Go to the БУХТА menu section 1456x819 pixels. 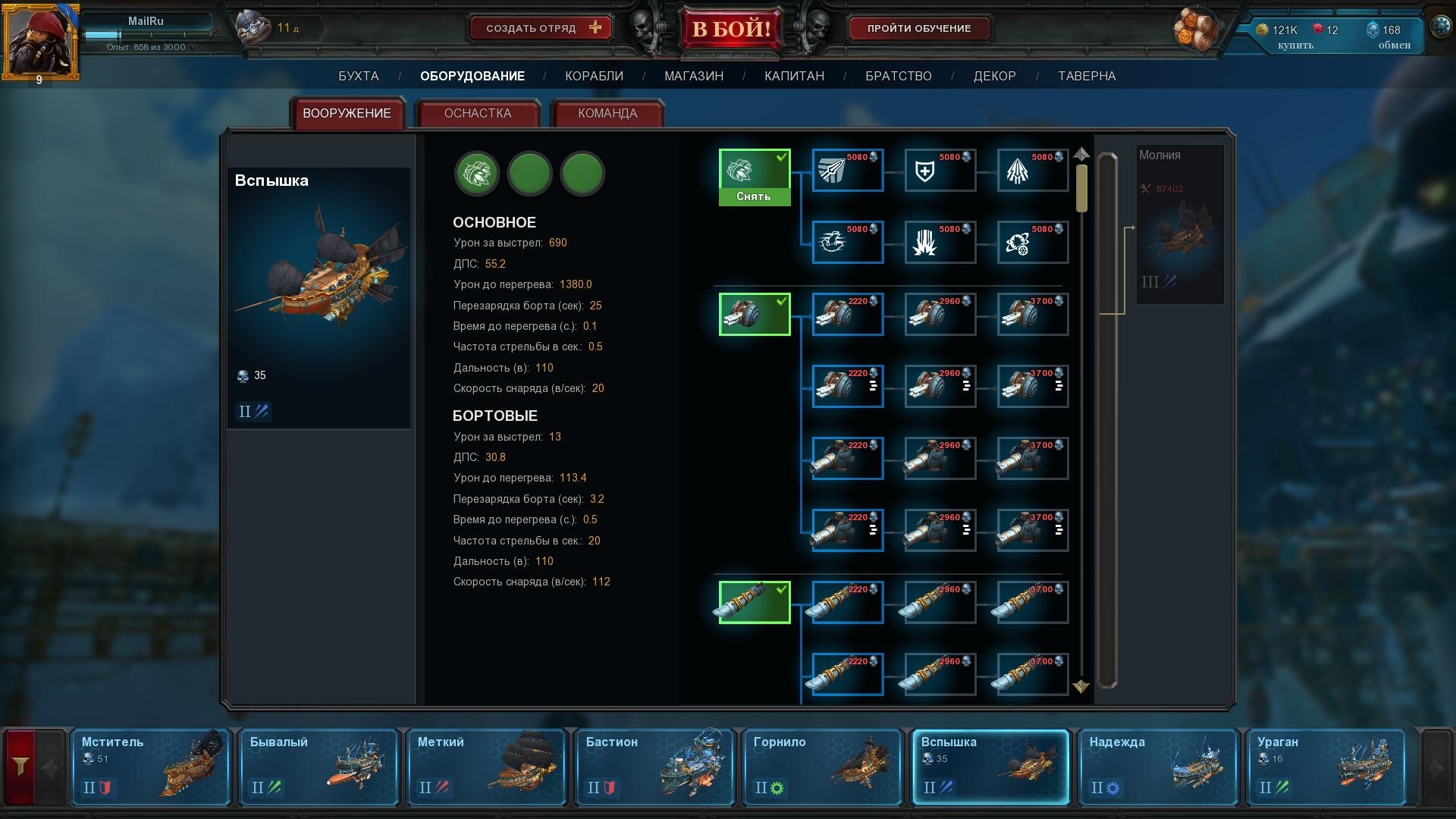pyautogui.click(x=358, y=76)
